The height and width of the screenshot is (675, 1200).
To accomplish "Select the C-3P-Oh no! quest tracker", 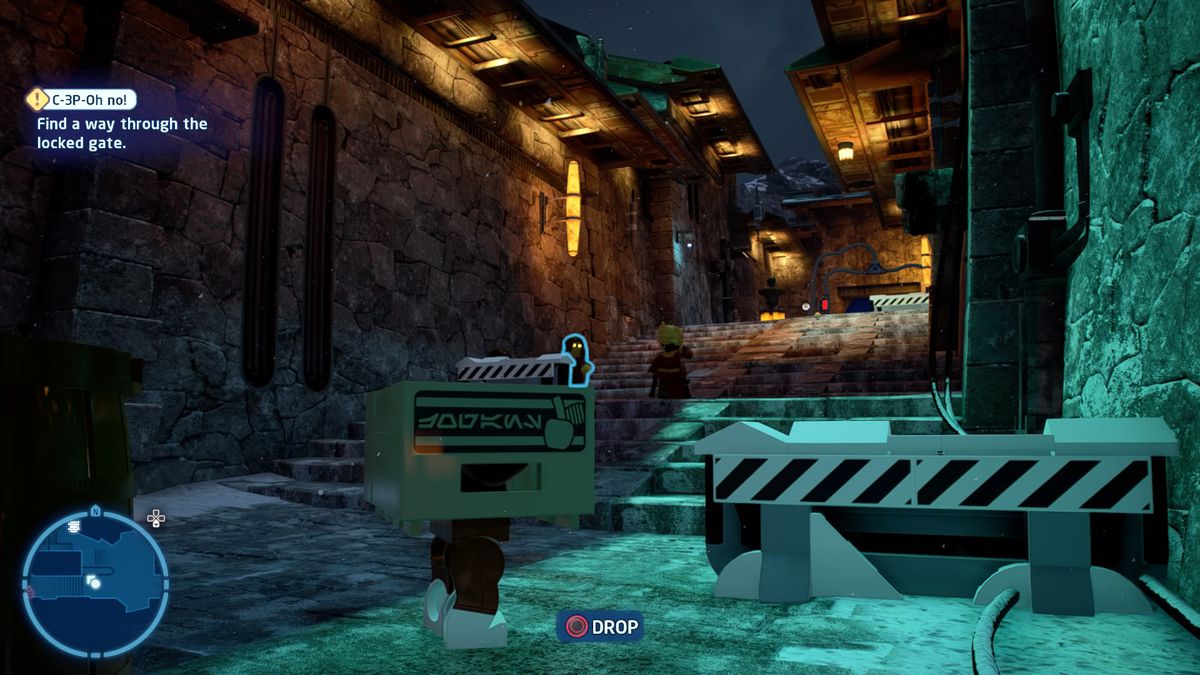I will (92, 99).
